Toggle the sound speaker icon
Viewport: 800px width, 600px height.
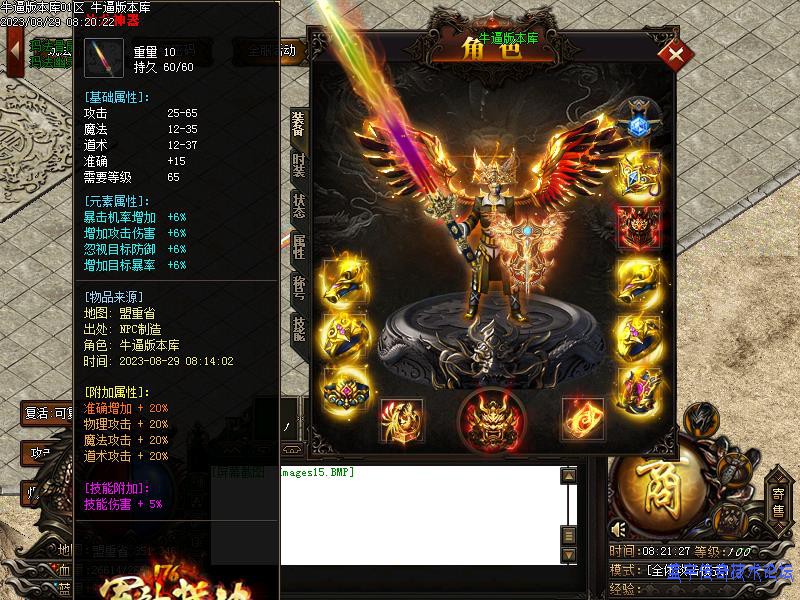(x=620, y=528)
